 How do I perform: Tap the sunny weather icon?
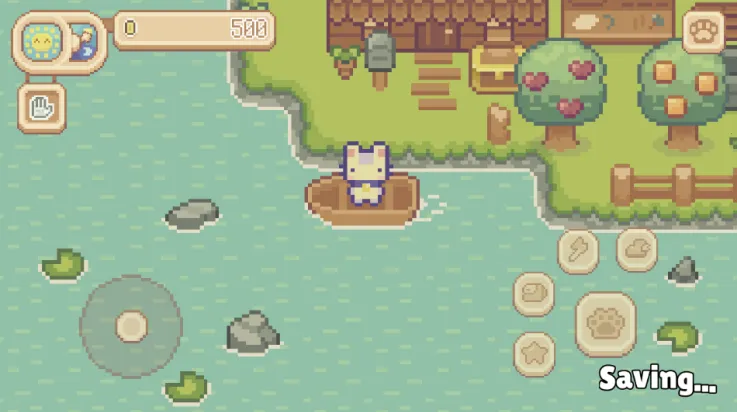pyautogui.click(x=40, y=42)
